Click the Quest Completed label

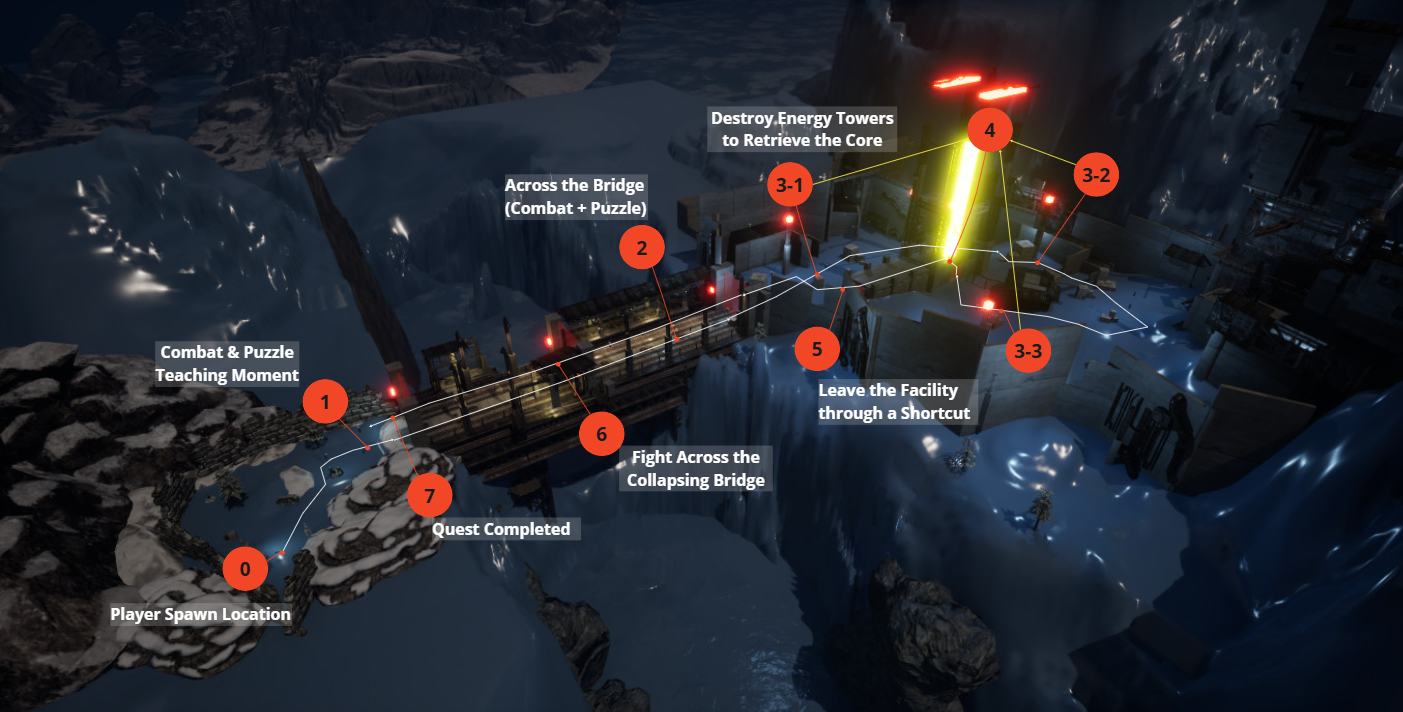[x=501, y=529]
